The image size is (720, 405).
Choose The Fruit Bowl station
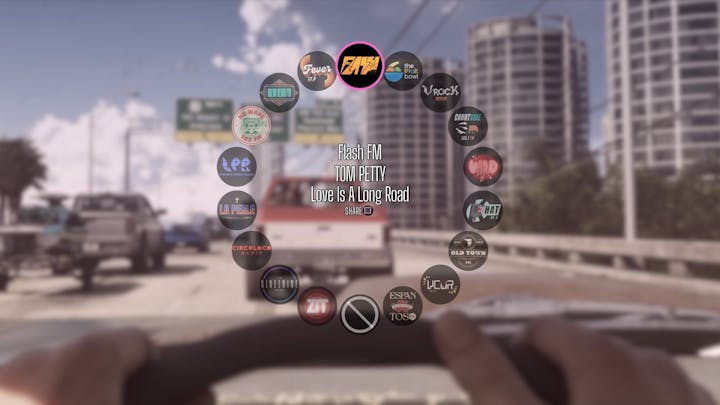pyautogui.click(x=403, y=71)
